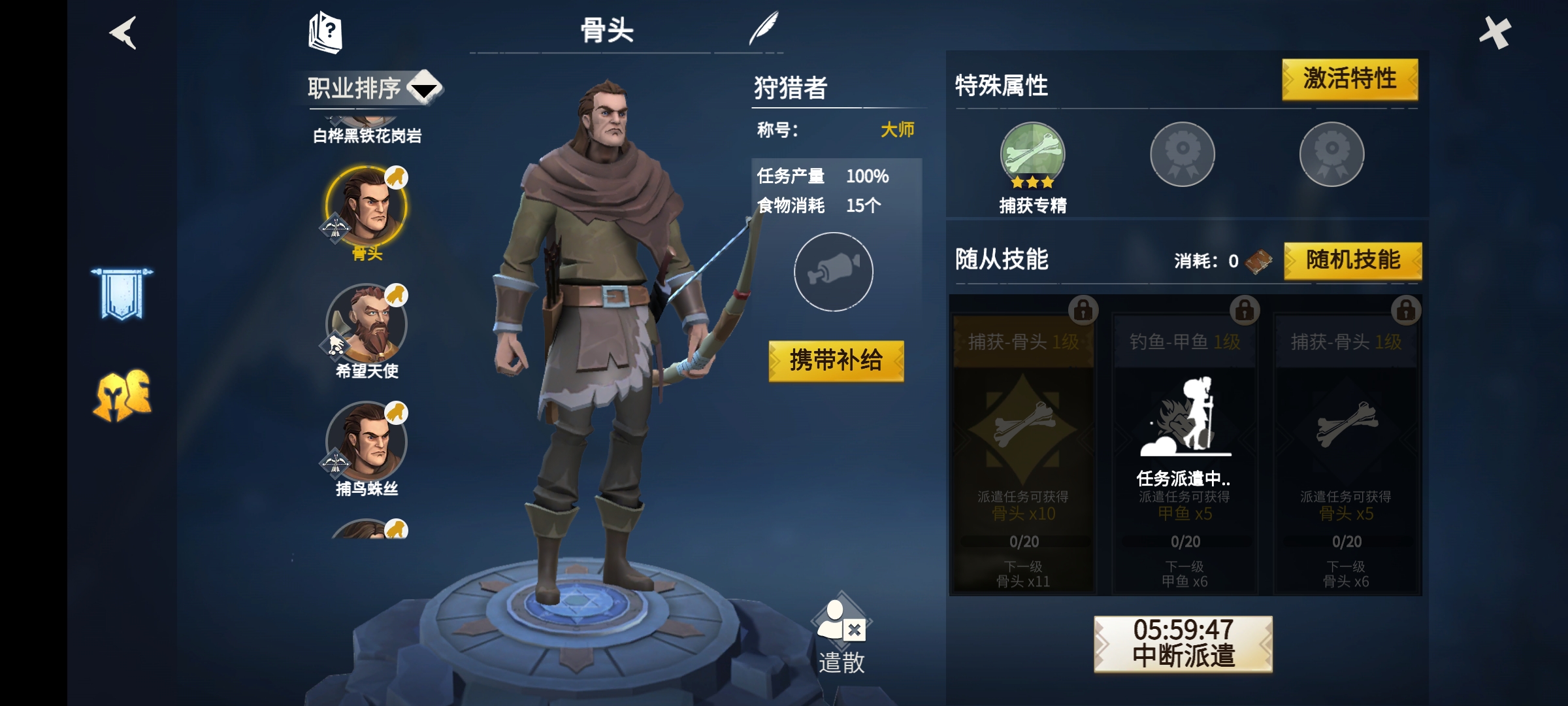
Task: Click the back arrow at top left
Action: pos(123,33)
